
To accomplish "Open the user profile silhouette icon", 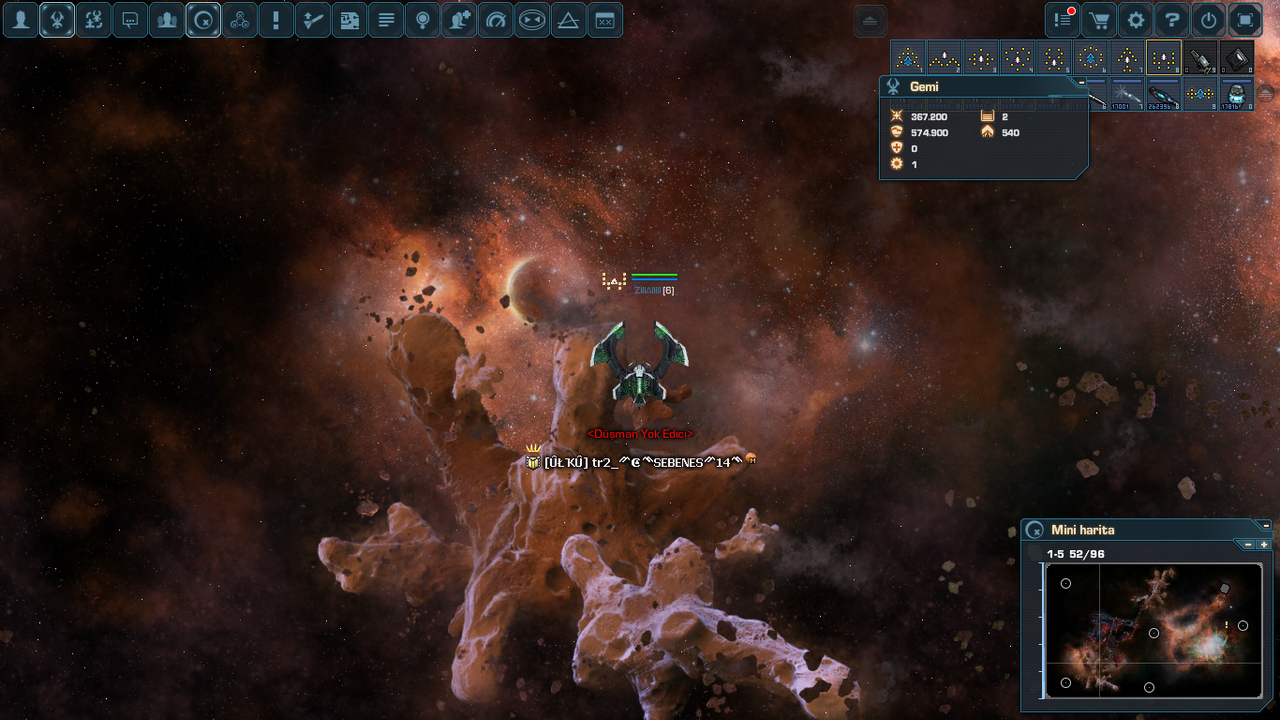I will pos(20,20).
